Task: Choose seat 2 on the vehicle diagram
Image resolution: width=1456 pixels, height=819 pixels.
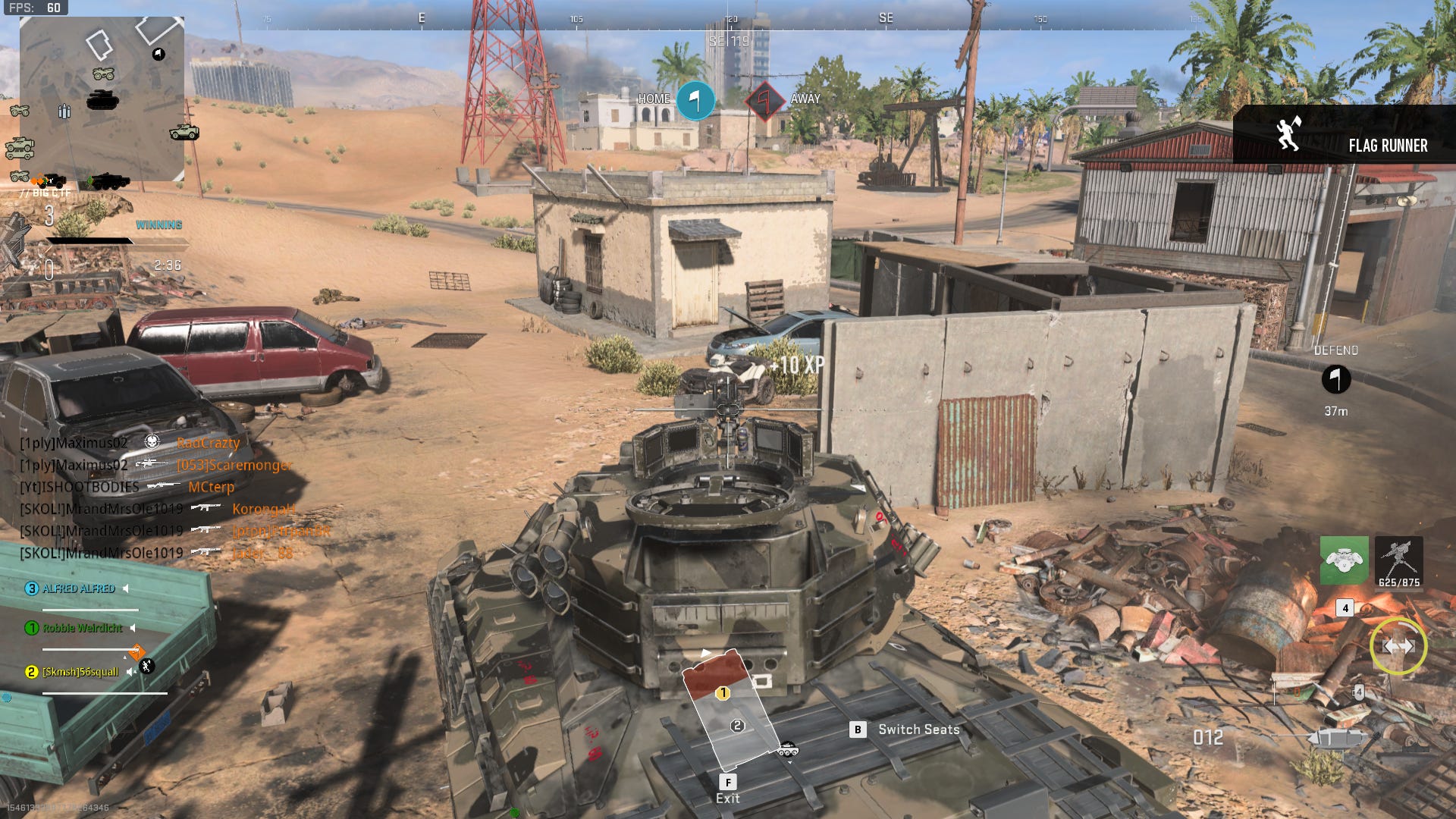Action: tap(737, 726)
